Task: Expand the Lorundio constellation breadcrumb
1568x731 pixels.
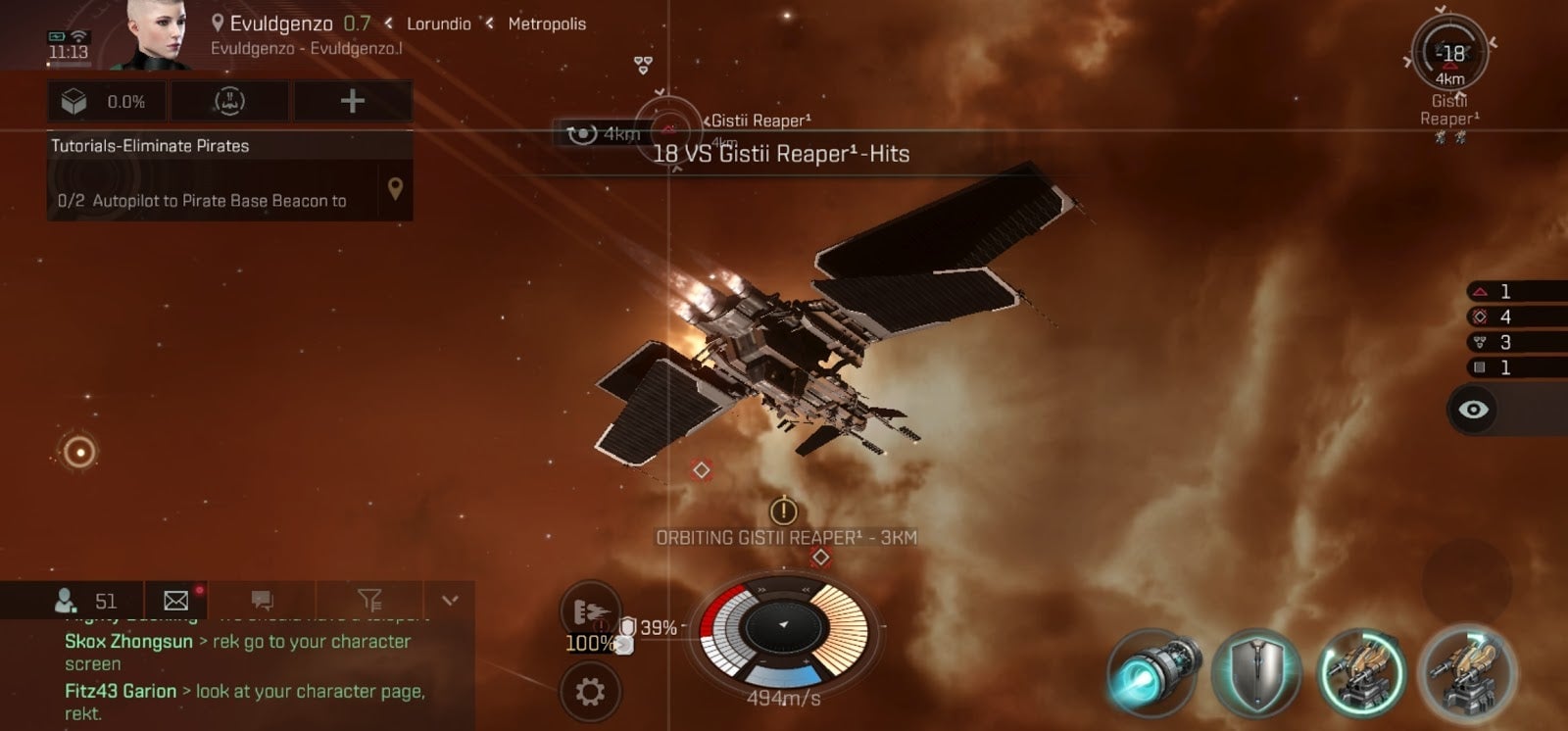Action: 438,23
